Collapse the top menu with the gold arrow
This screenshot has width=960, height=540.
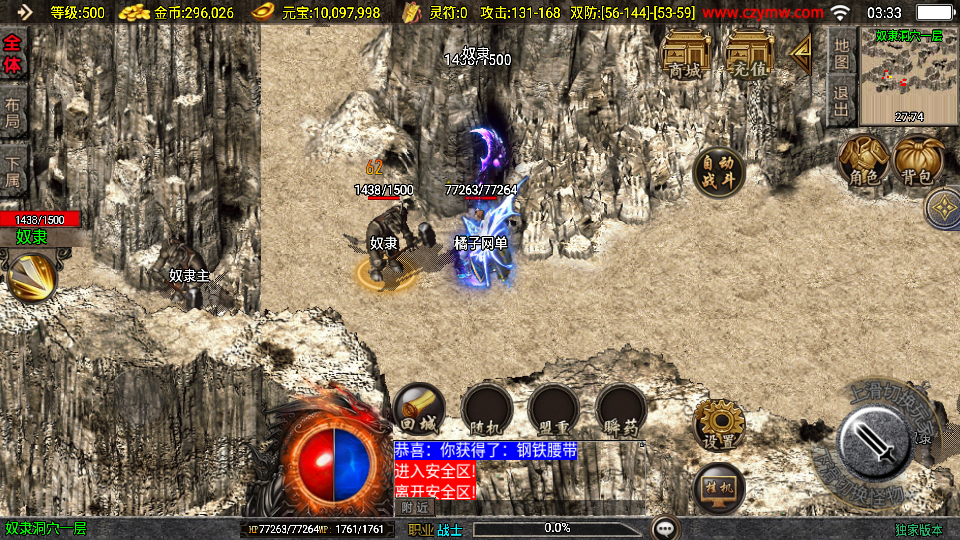[x=801, y=54]
